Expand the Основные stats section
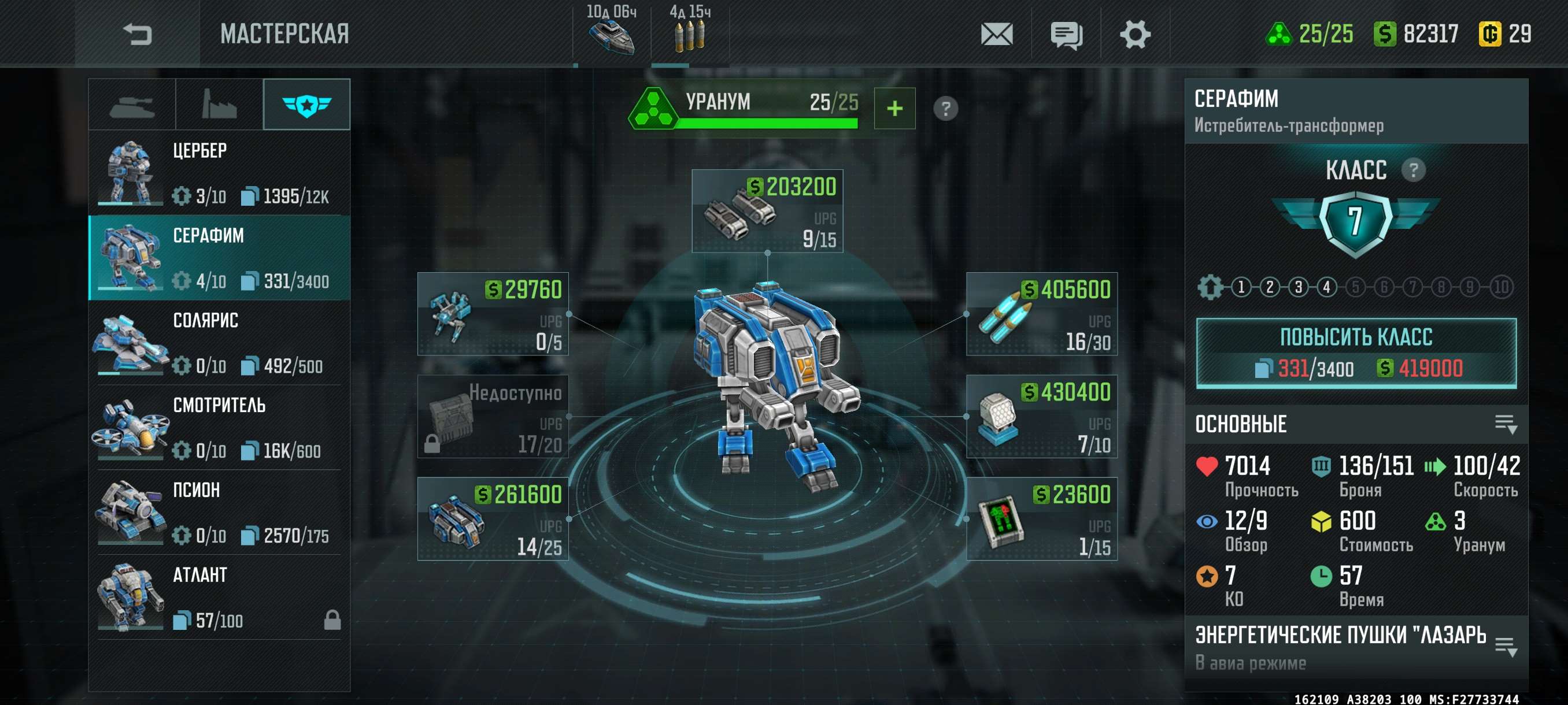 pyautogui.click(x=1506, y=424)
